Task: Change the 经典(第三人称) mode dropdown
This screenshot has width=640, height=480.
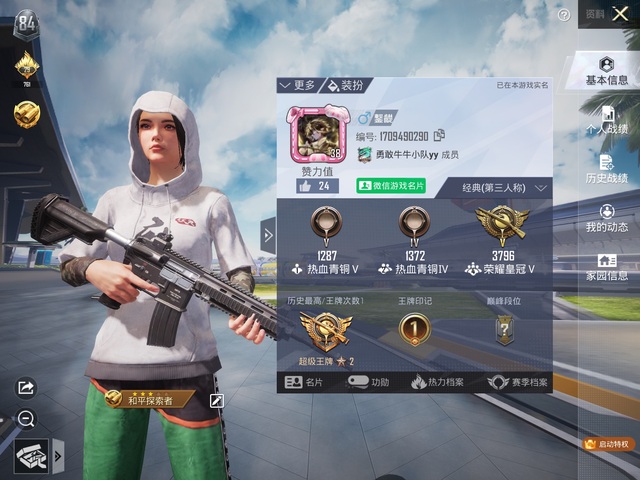Action: click(505, 187)
